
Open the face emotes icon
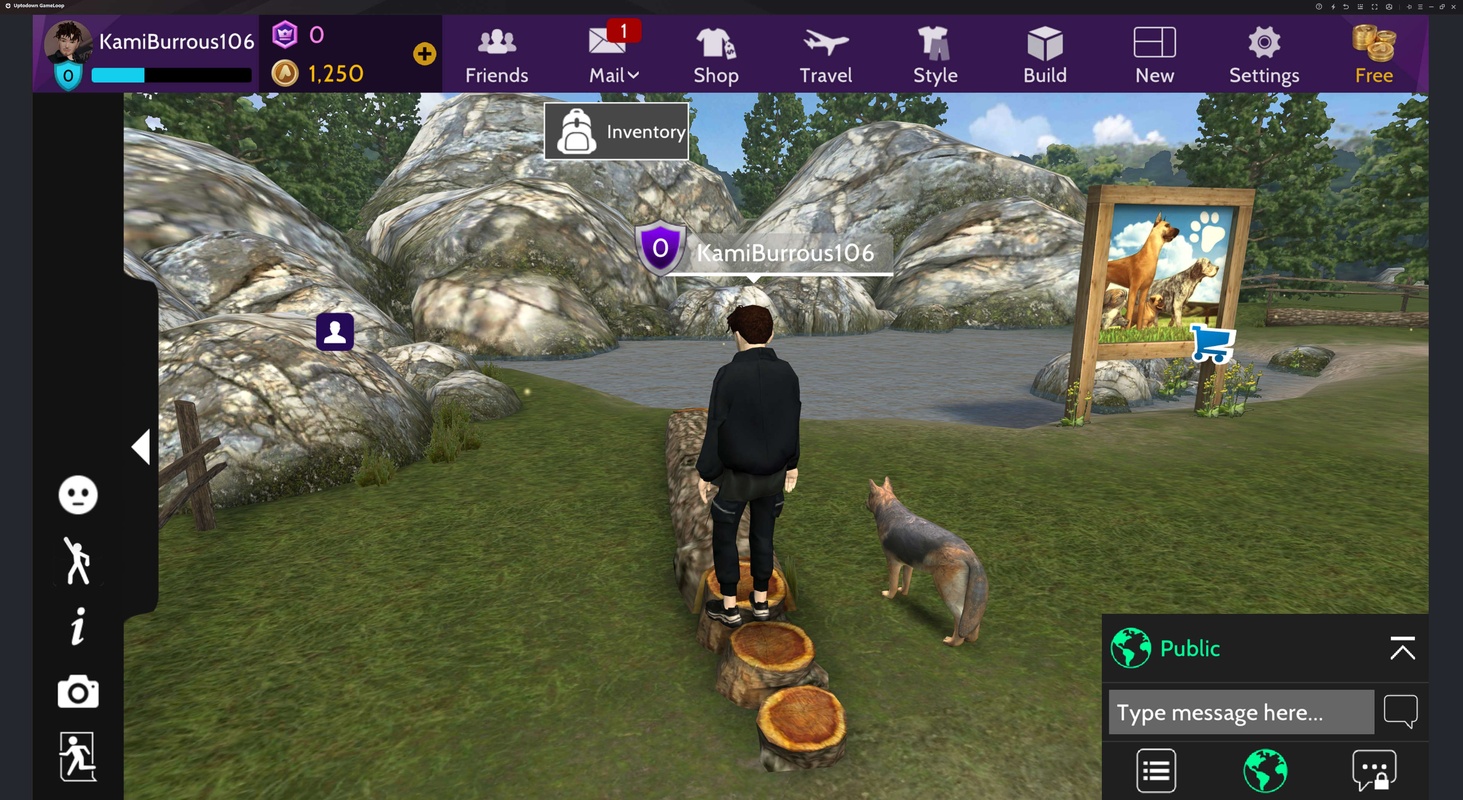pyautogui.click(x=78, y=495)
